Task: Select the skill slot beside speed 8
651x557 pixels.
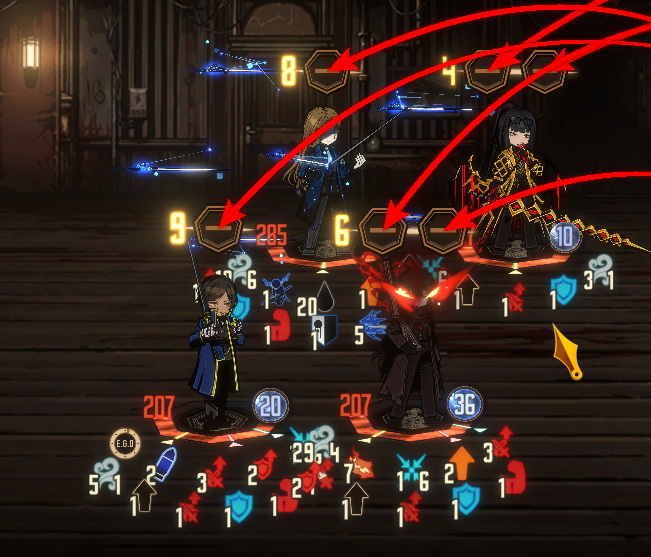Action: point(327,71)
